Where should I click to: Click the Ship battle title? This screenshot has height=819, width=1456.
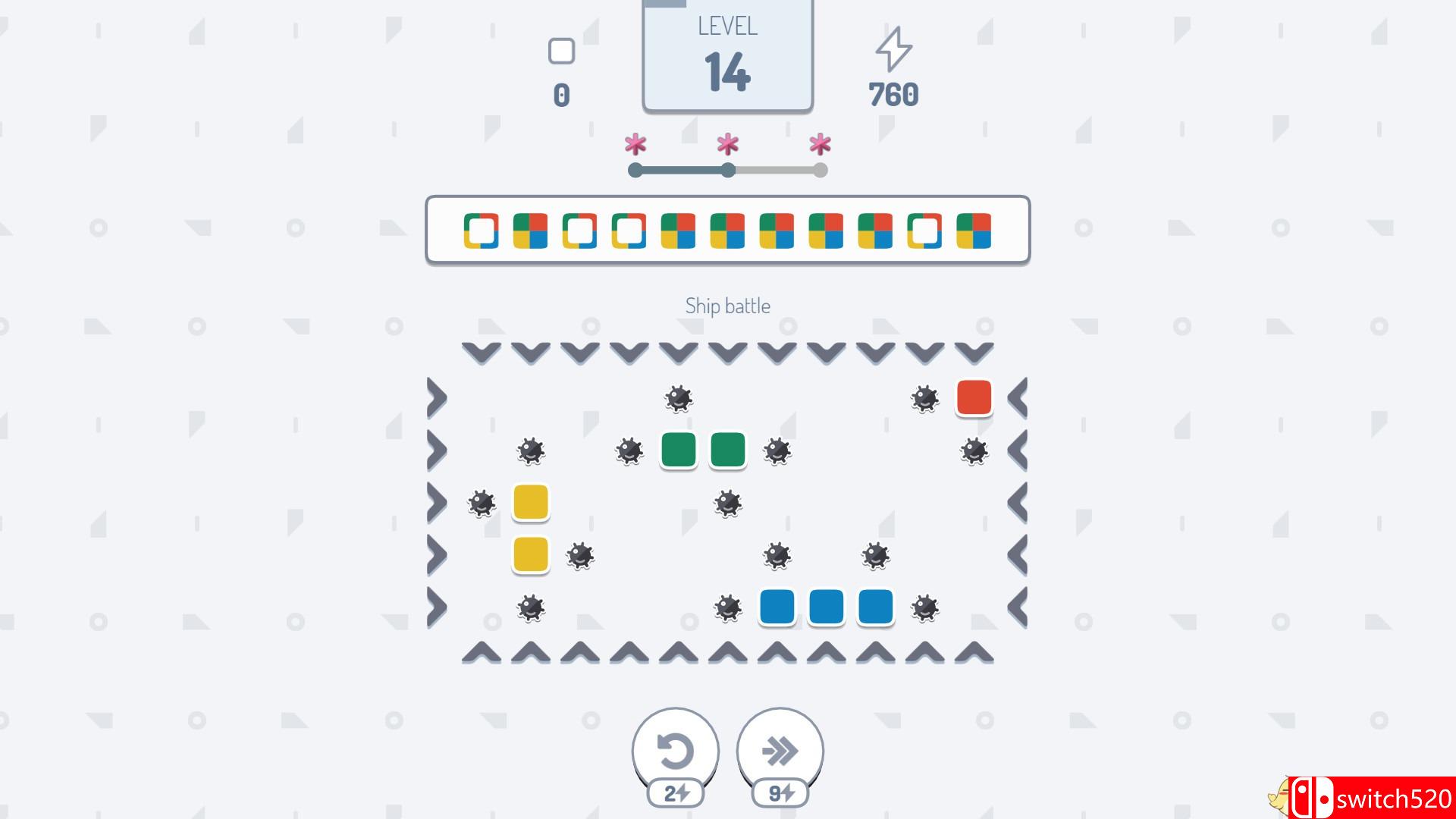727,306
